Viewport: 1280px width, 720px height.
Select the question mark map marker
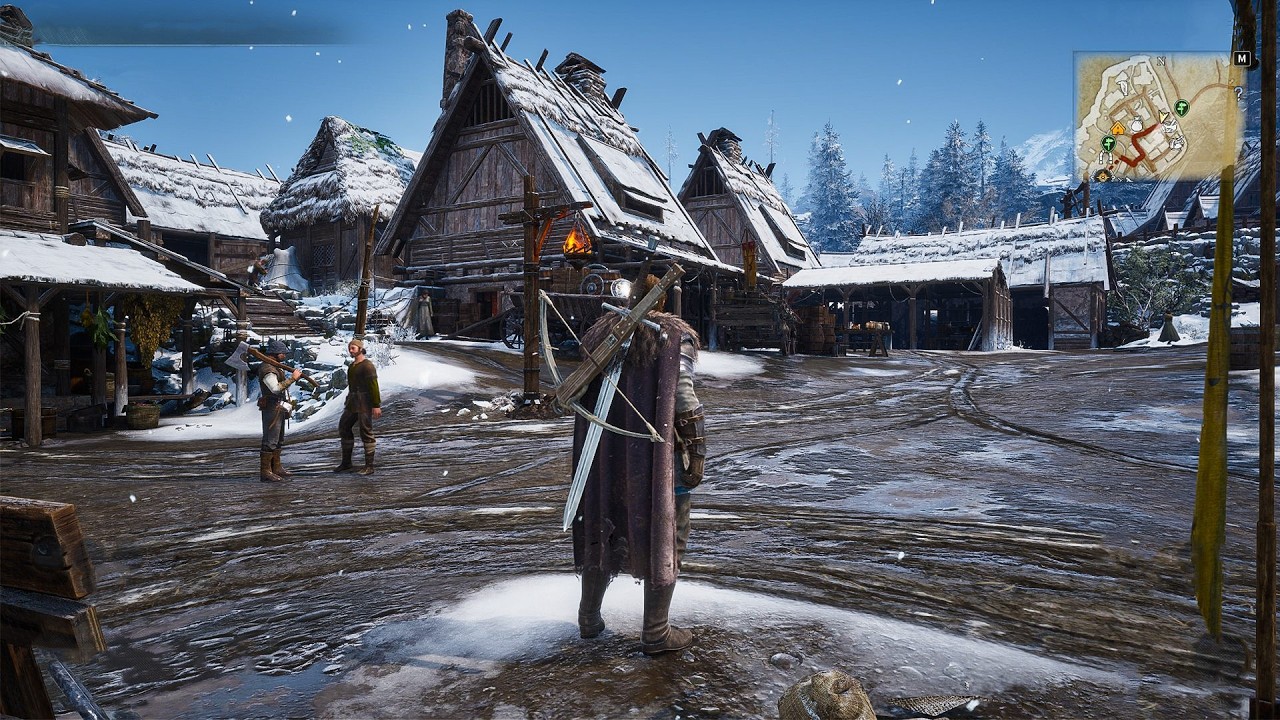(1239, 93)
